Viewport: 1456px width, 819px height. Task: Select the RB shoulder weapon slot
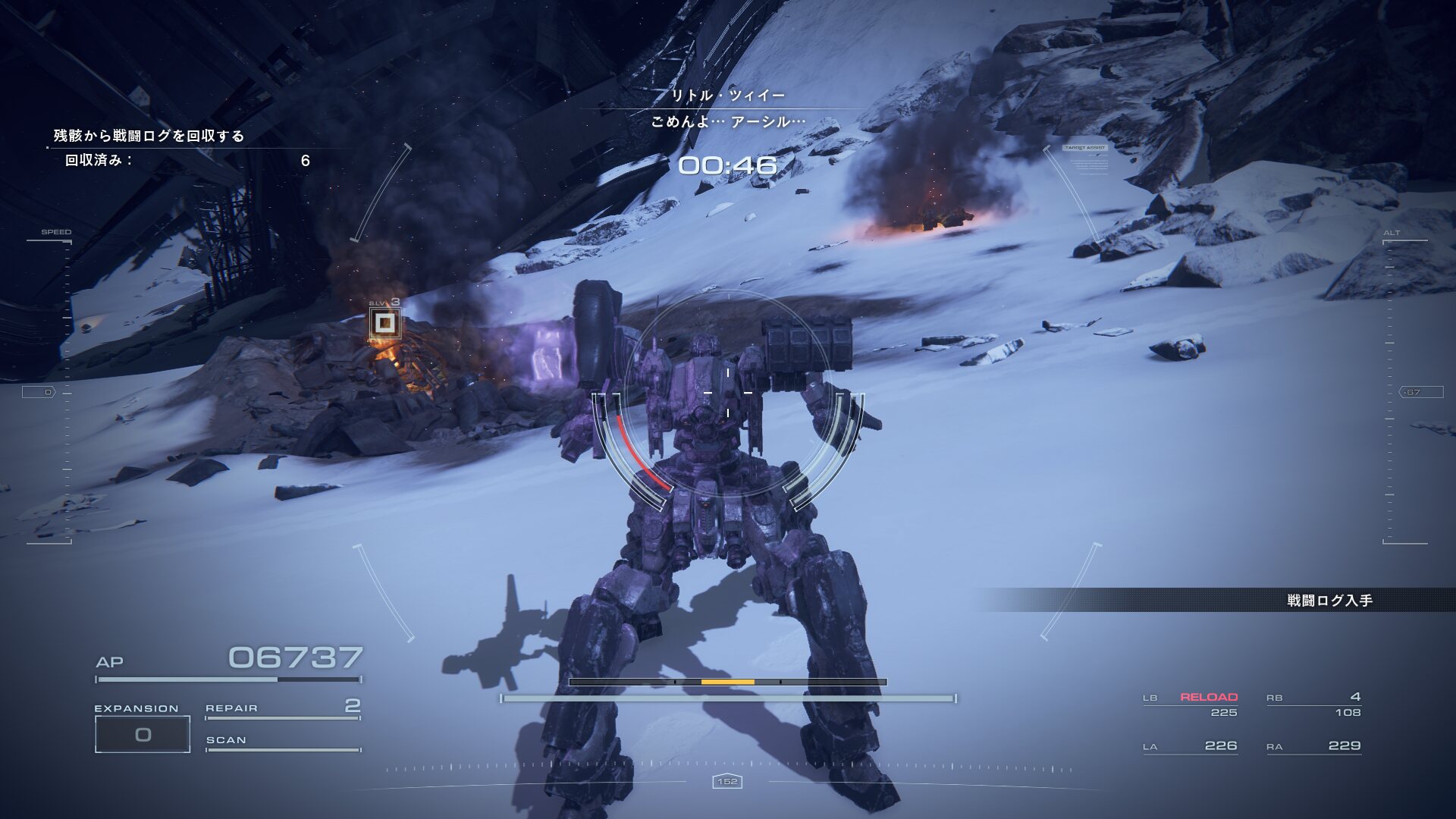tap(1313, 704)
